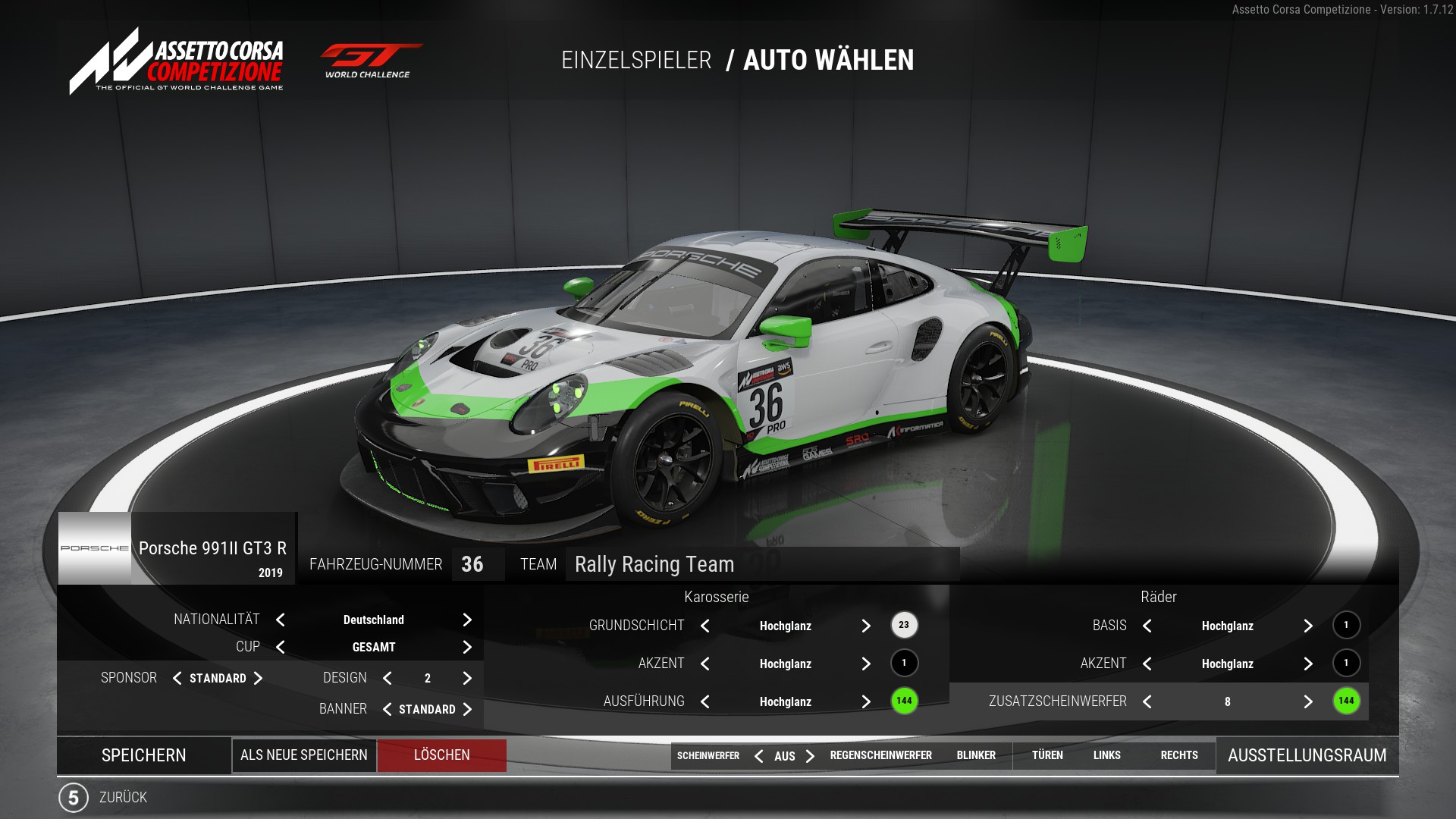The image size is (1456, 819).
Task: Click ALS NEUE SPEICHERN button
Action: [x=303, y=755]
